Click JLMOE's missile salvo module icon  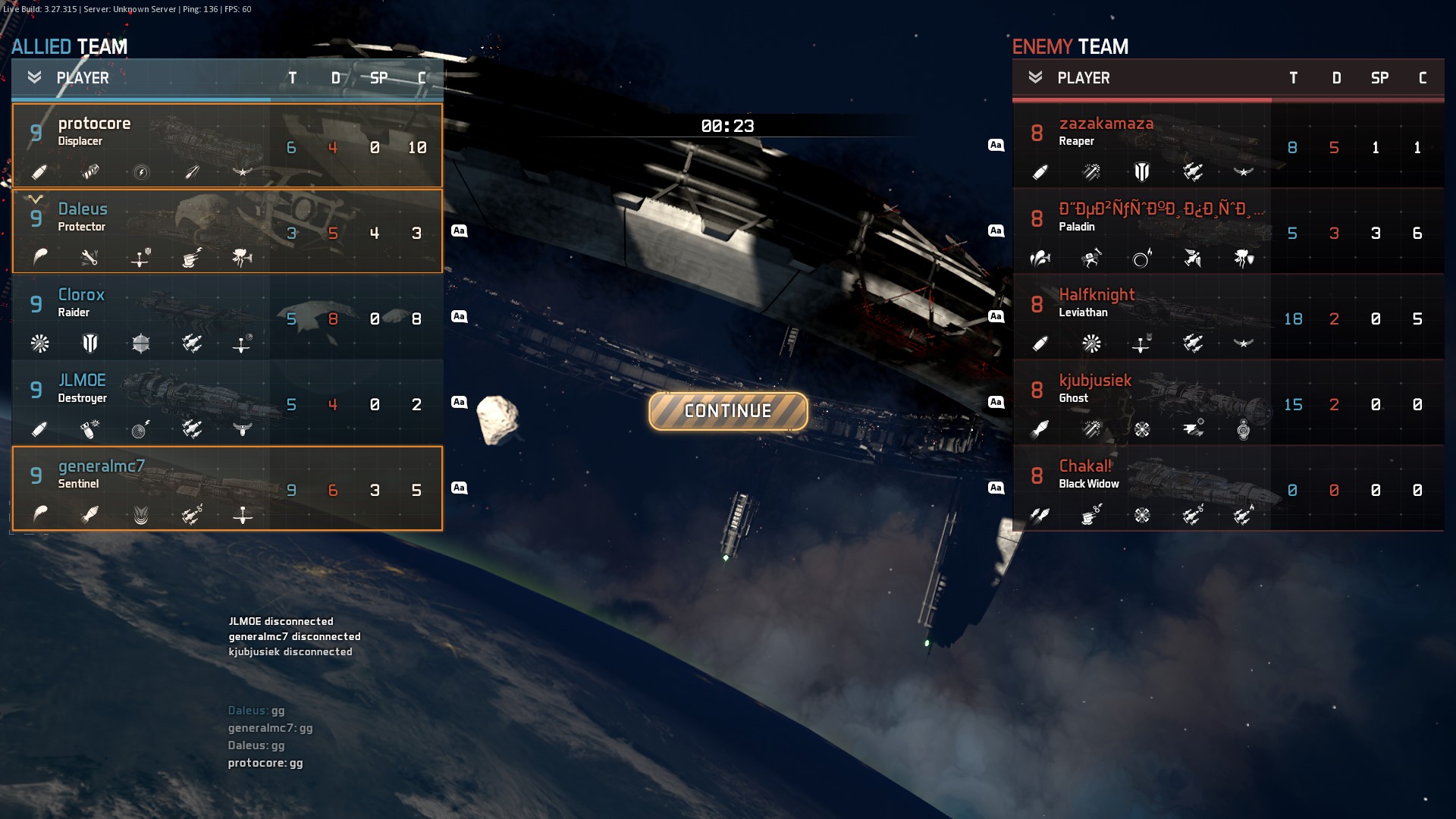coord(192,429)
